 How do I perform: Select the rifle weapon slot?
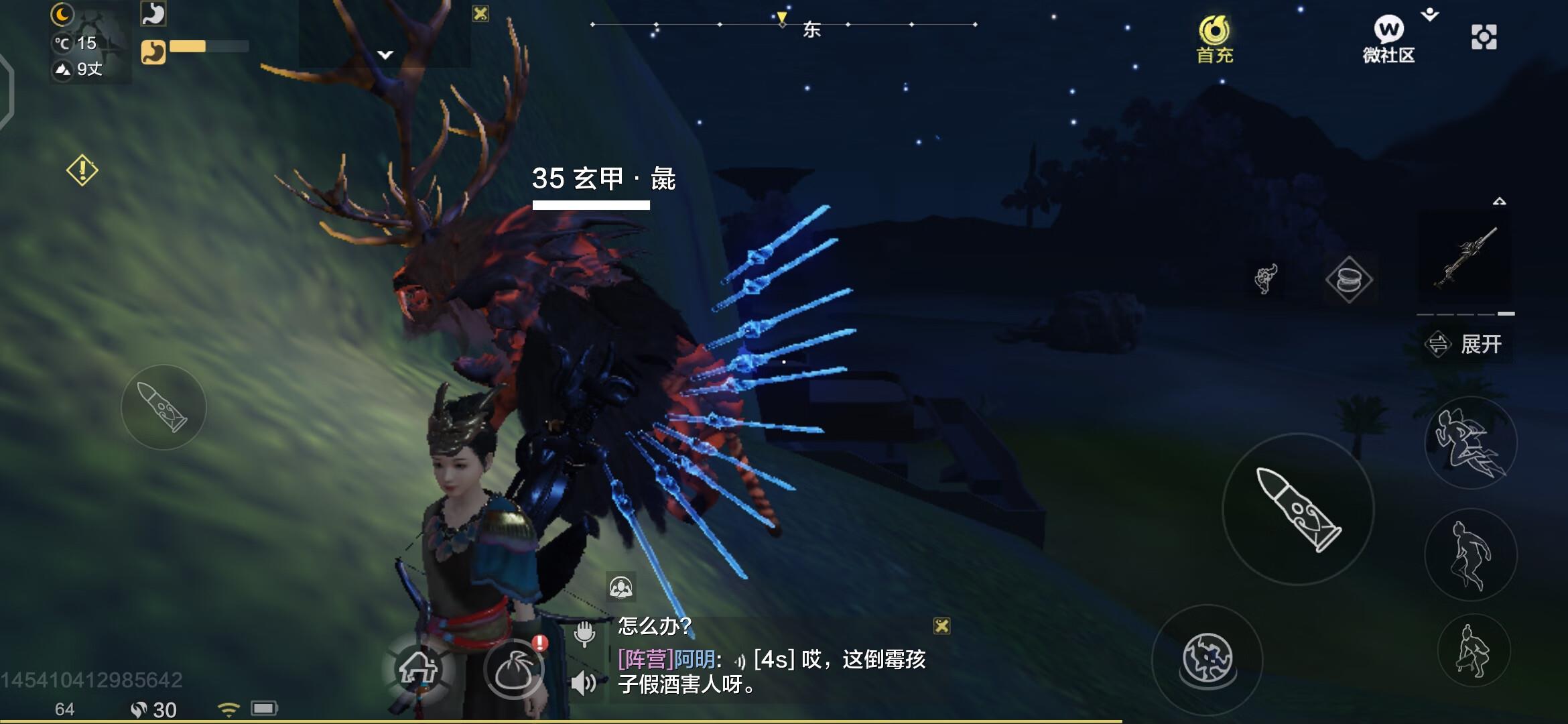tap(1465, 259)
